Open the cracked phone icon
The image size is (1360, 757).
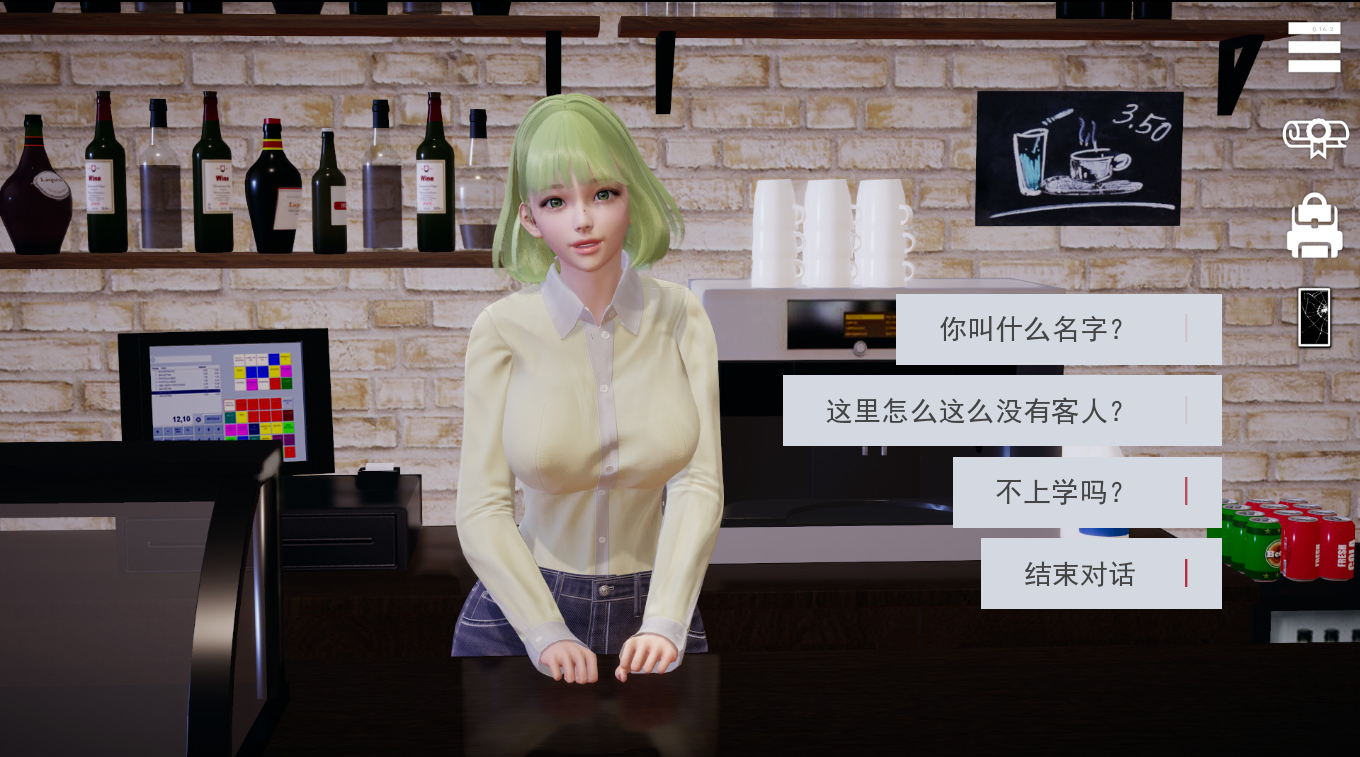pos(1313,315)
